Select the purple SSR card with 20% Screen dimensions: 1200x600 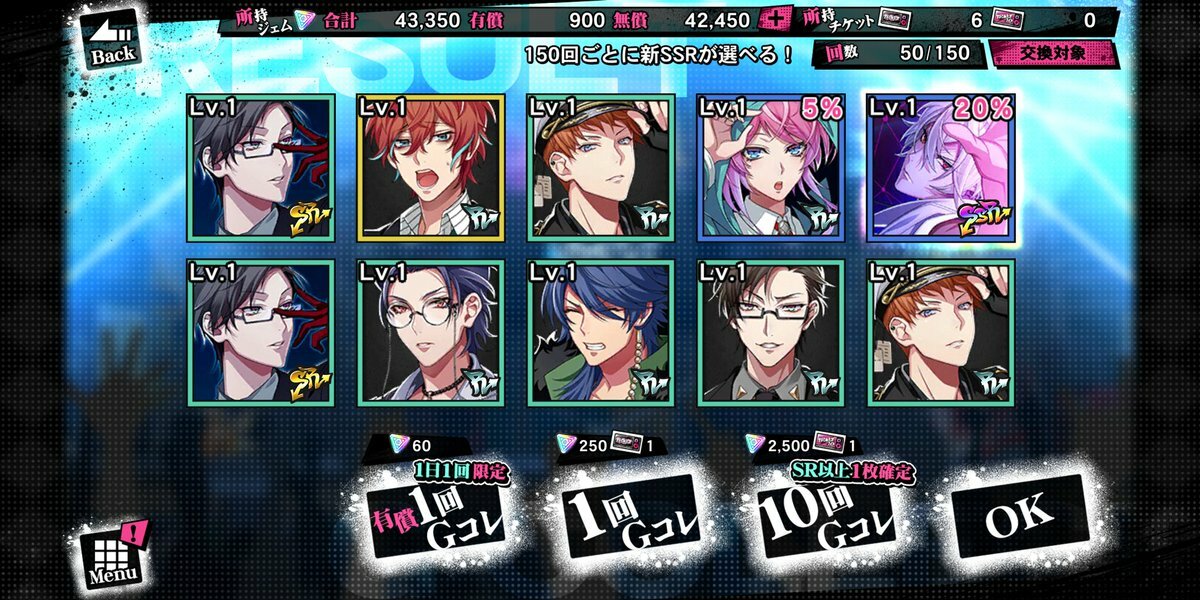pos(941,168)
